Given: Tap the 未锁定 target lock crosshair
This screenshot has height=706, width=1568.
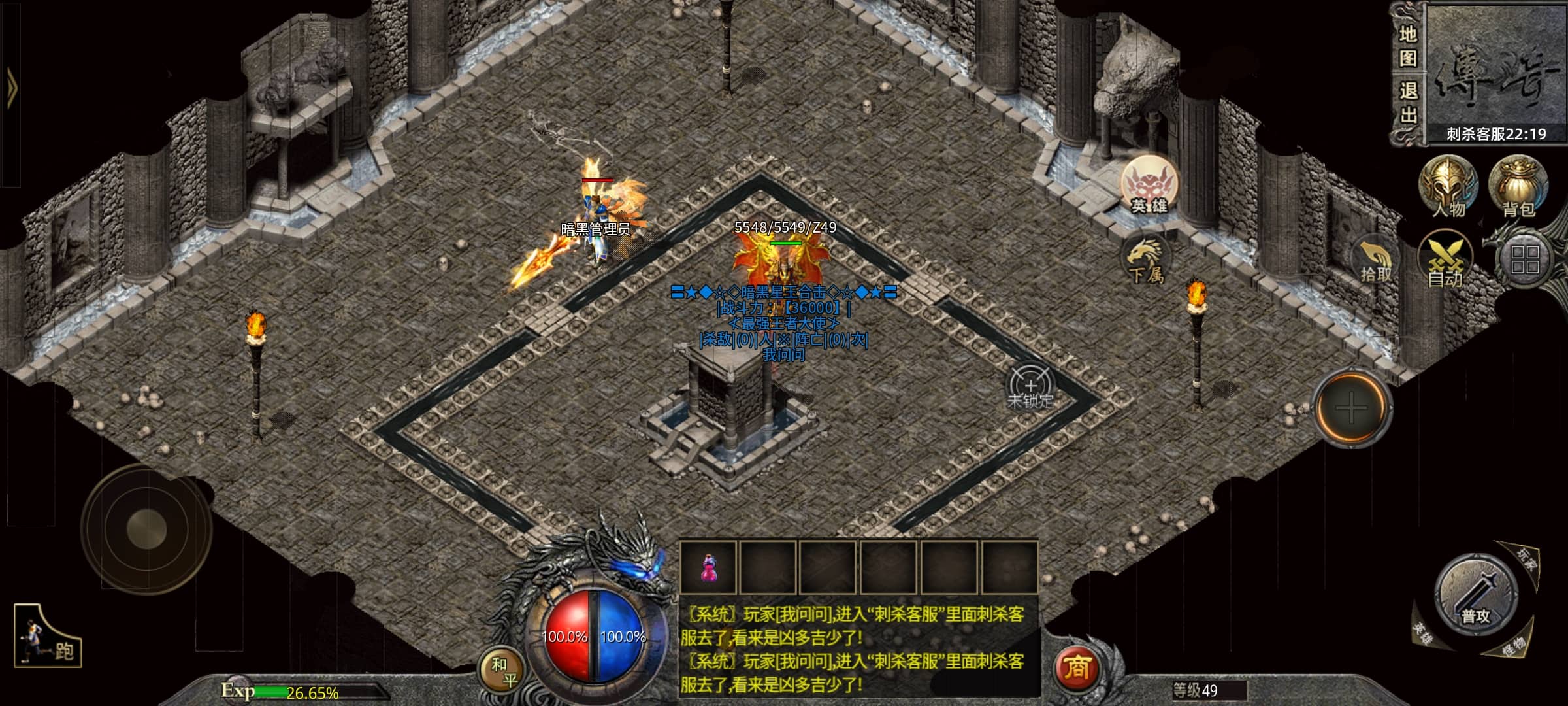Looking at the screenshot, I should tap(1030, 388).
